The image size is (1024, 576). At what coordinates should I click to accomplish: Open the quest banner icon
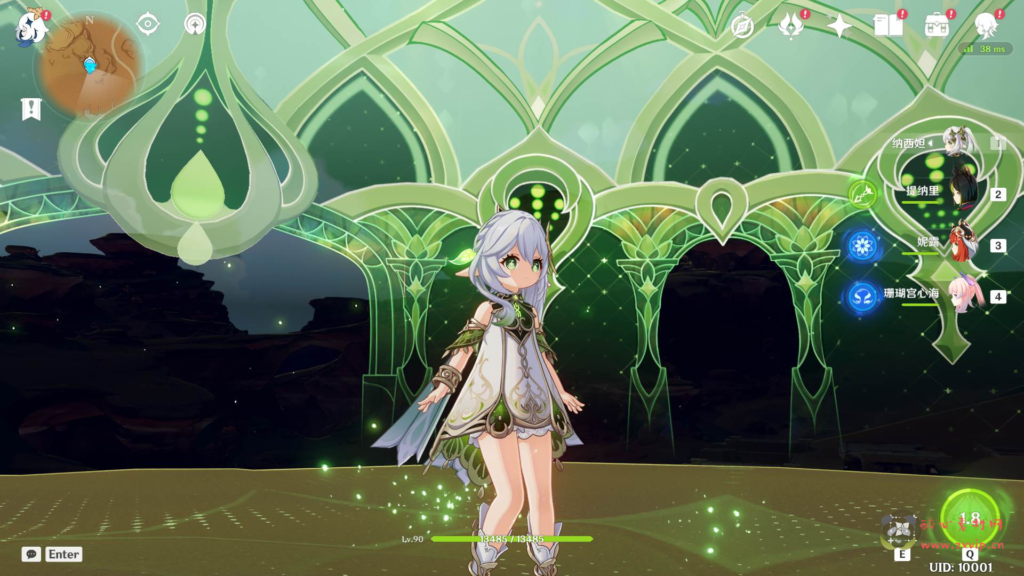[31, 109]
